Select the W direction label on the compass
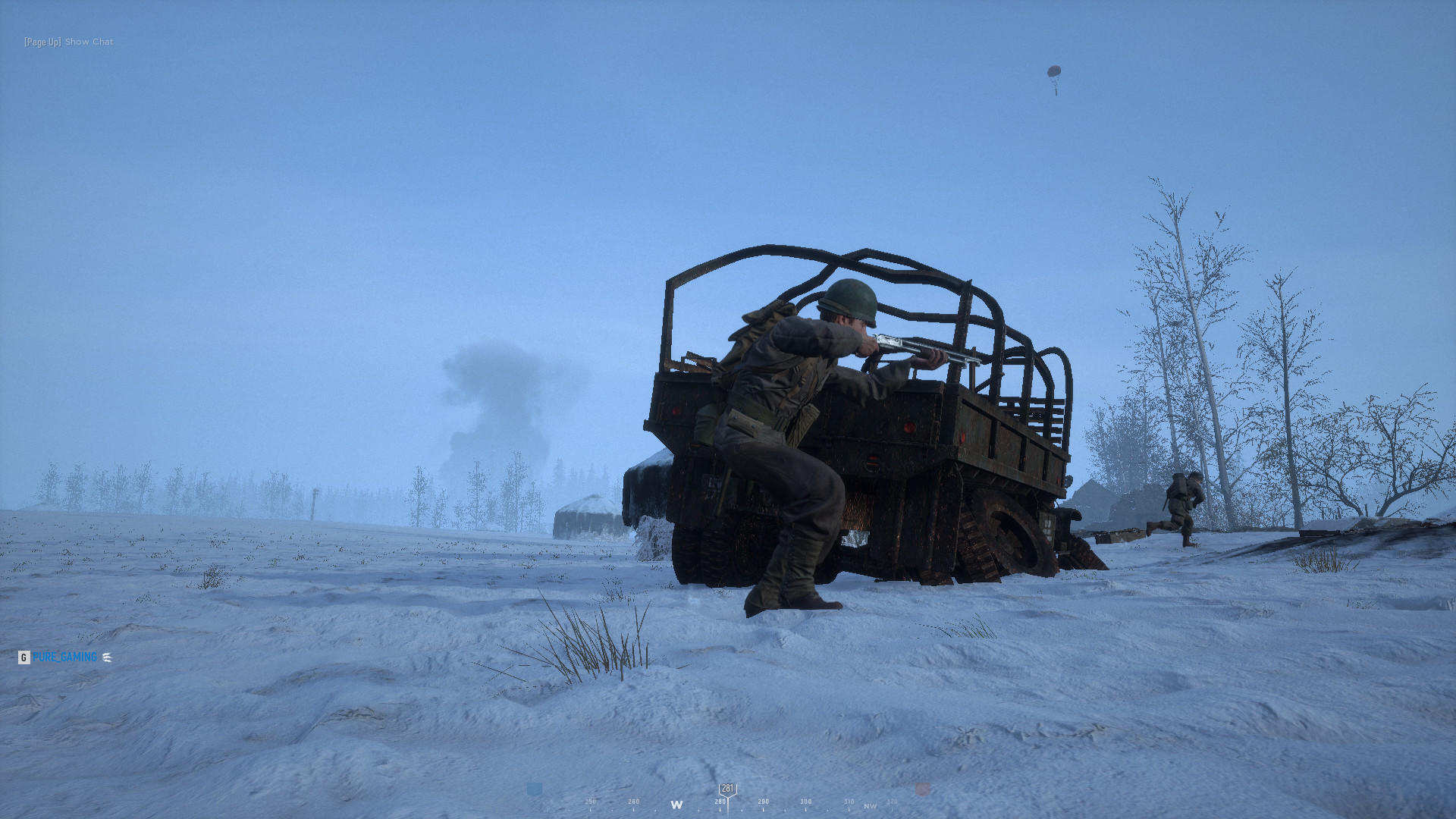Image resolution: width=1456 pixels, height=819 pixels. [x=678, y=803]
